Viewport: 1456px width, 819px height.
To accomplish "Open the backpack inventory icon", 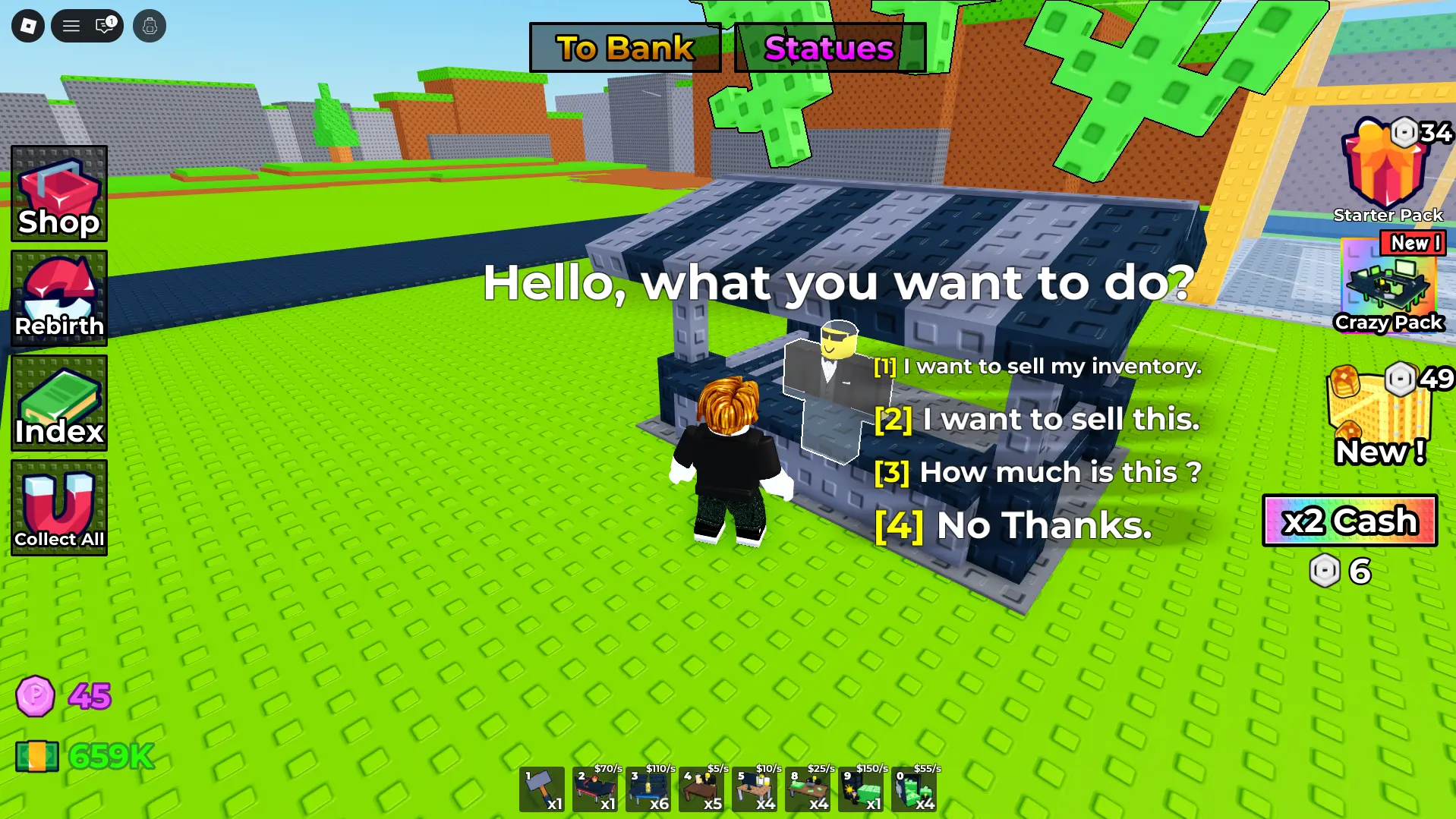I will (x=149, y=25).
